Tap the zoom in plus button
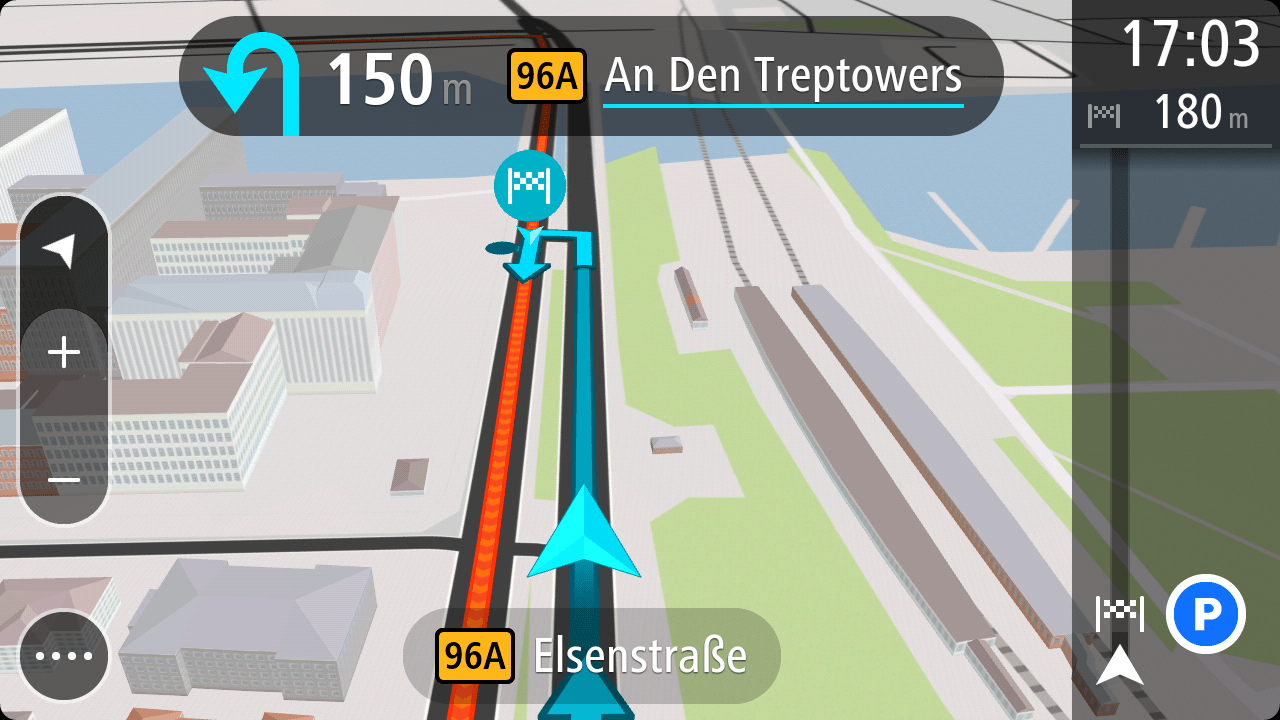 tap(64, 351)
